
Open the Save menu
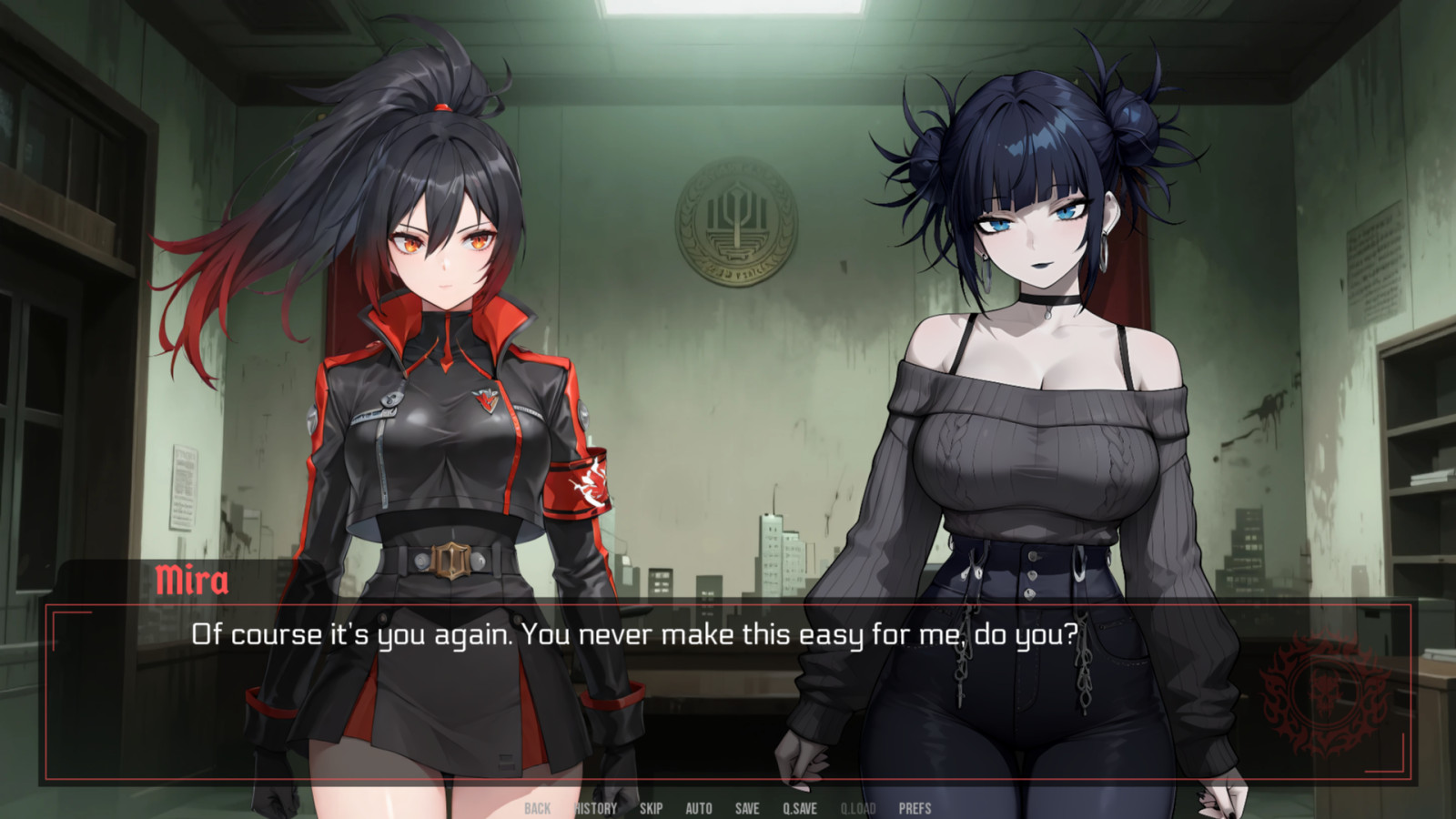coord(747,808)
